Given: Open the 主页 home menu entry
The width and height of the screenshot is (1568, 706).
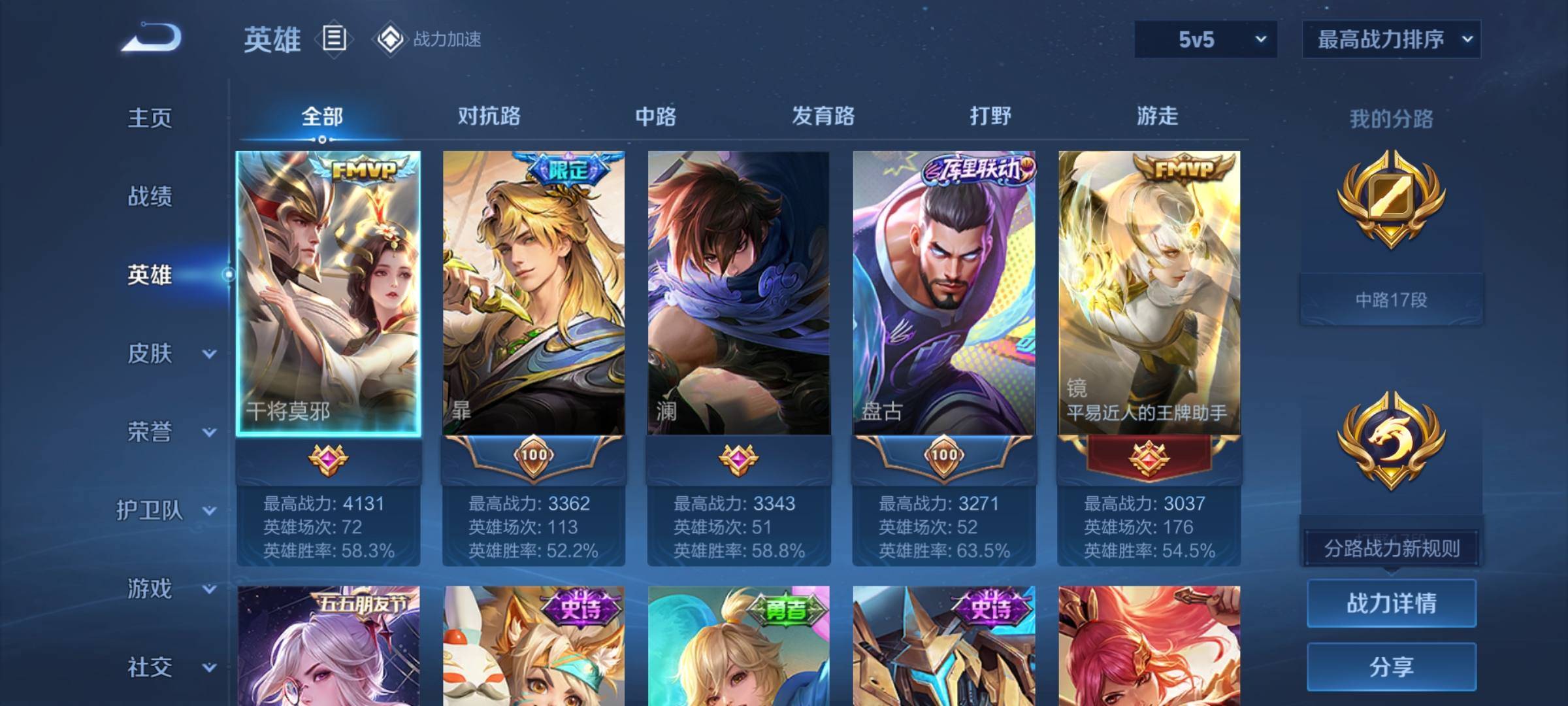Looking at the screenshot, I should pos(150,118).
